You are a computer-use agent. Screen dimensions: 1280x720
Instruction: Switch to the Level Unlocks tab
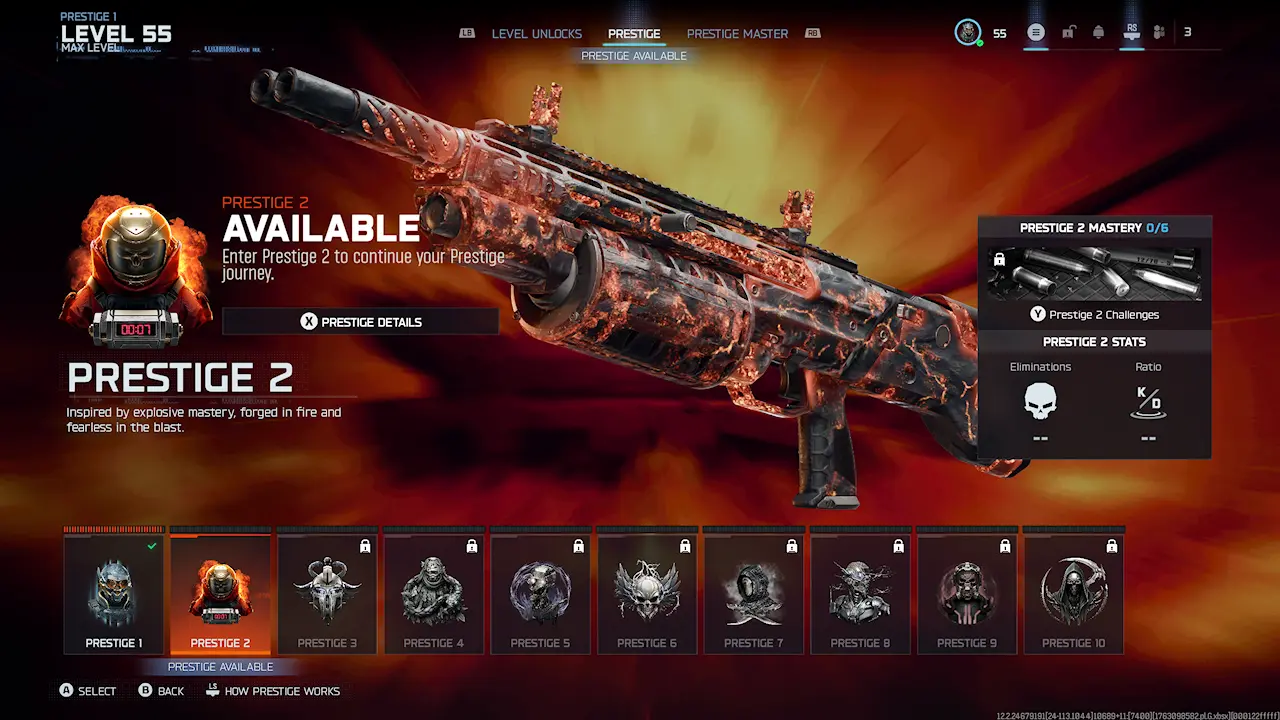pyautogui.click(x=536, y=33)
